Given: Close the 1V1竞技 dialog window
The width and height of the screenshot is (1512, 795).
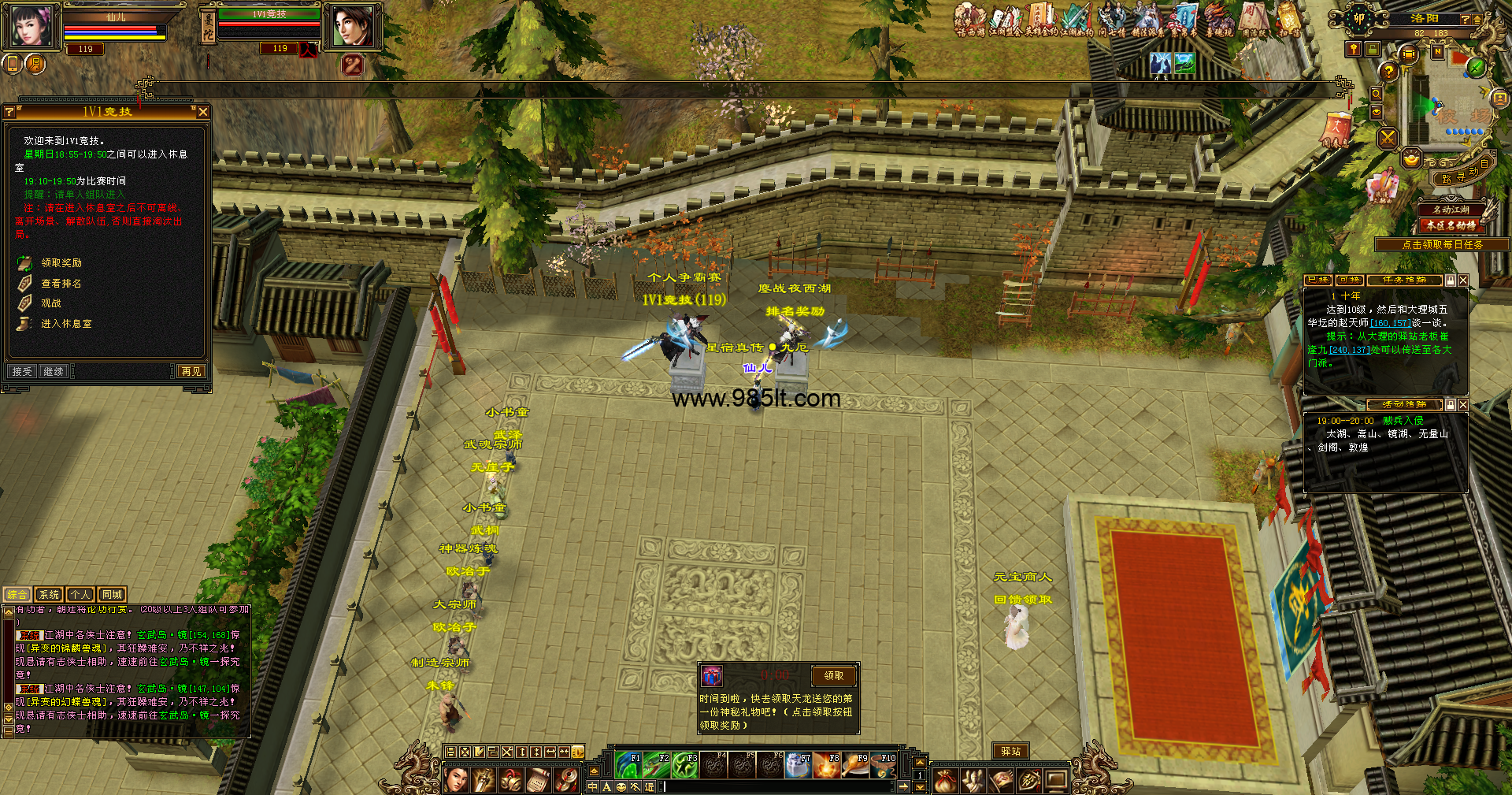Looking at the screenshot, I should point(203,112).
